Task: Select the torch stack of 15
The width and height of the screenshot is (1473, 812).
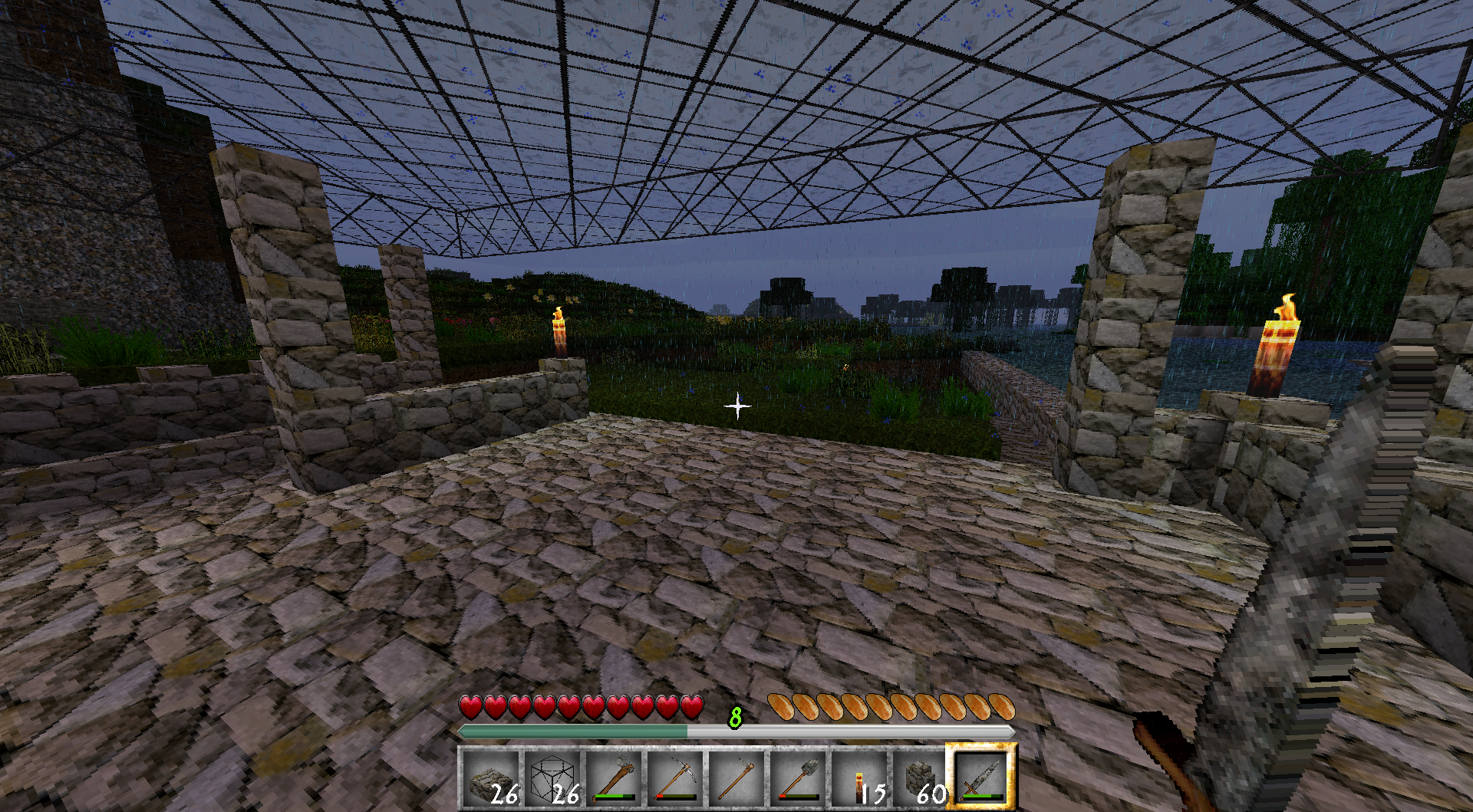Action: pyautogui.click(x=859, y=778)
